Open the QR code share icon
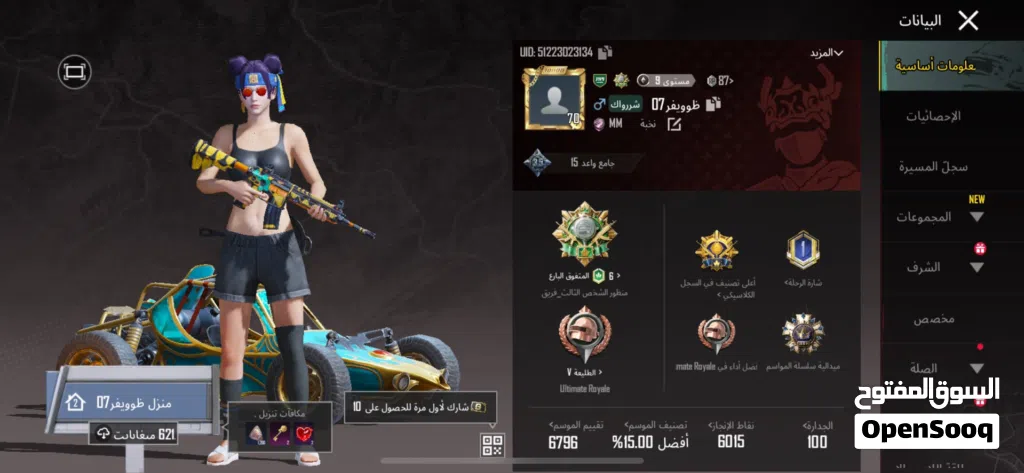 pos(491,445)
